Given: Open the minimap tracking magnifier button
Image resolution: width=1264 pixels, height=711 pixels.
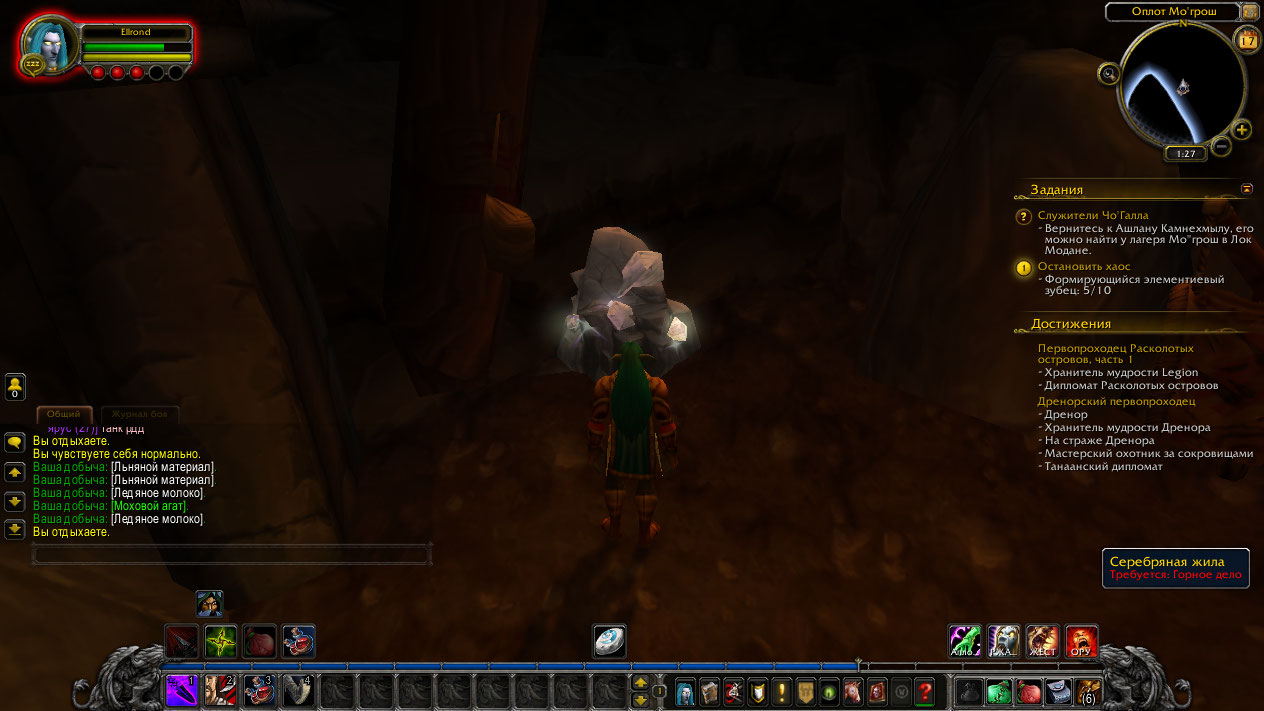Looking at the screenshot, I should 1108,72.
